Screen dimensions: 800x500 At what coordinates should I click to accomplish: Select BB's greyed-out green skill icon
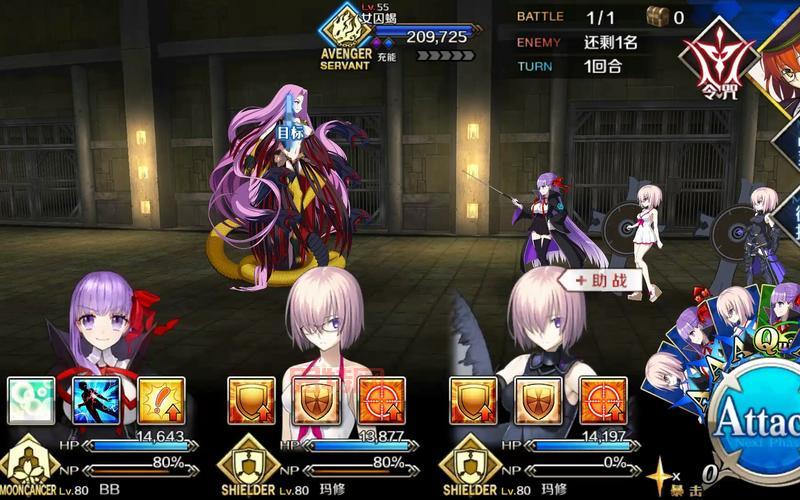[31, 401]
